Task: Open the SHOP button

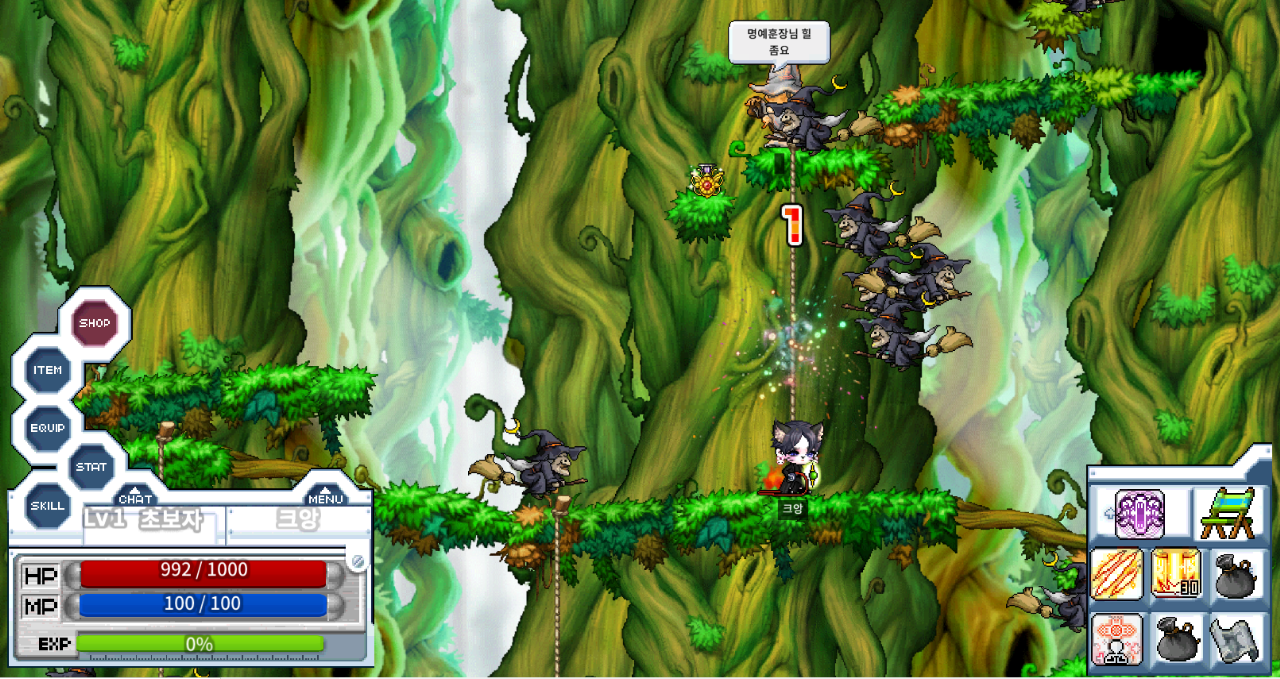Action: [x=95, y=323]
